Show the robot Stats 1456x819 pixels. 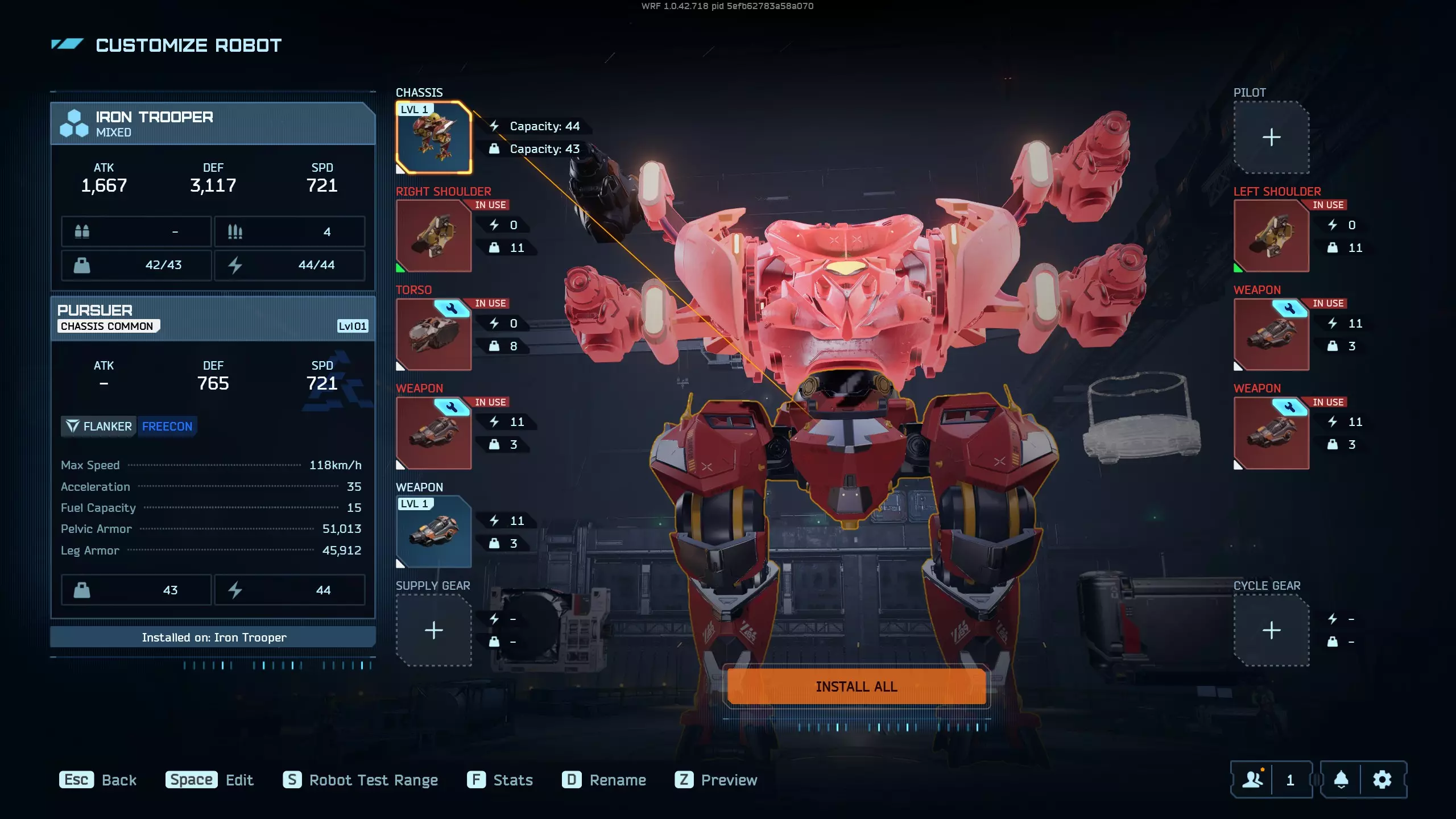click(x=500, y=780)
